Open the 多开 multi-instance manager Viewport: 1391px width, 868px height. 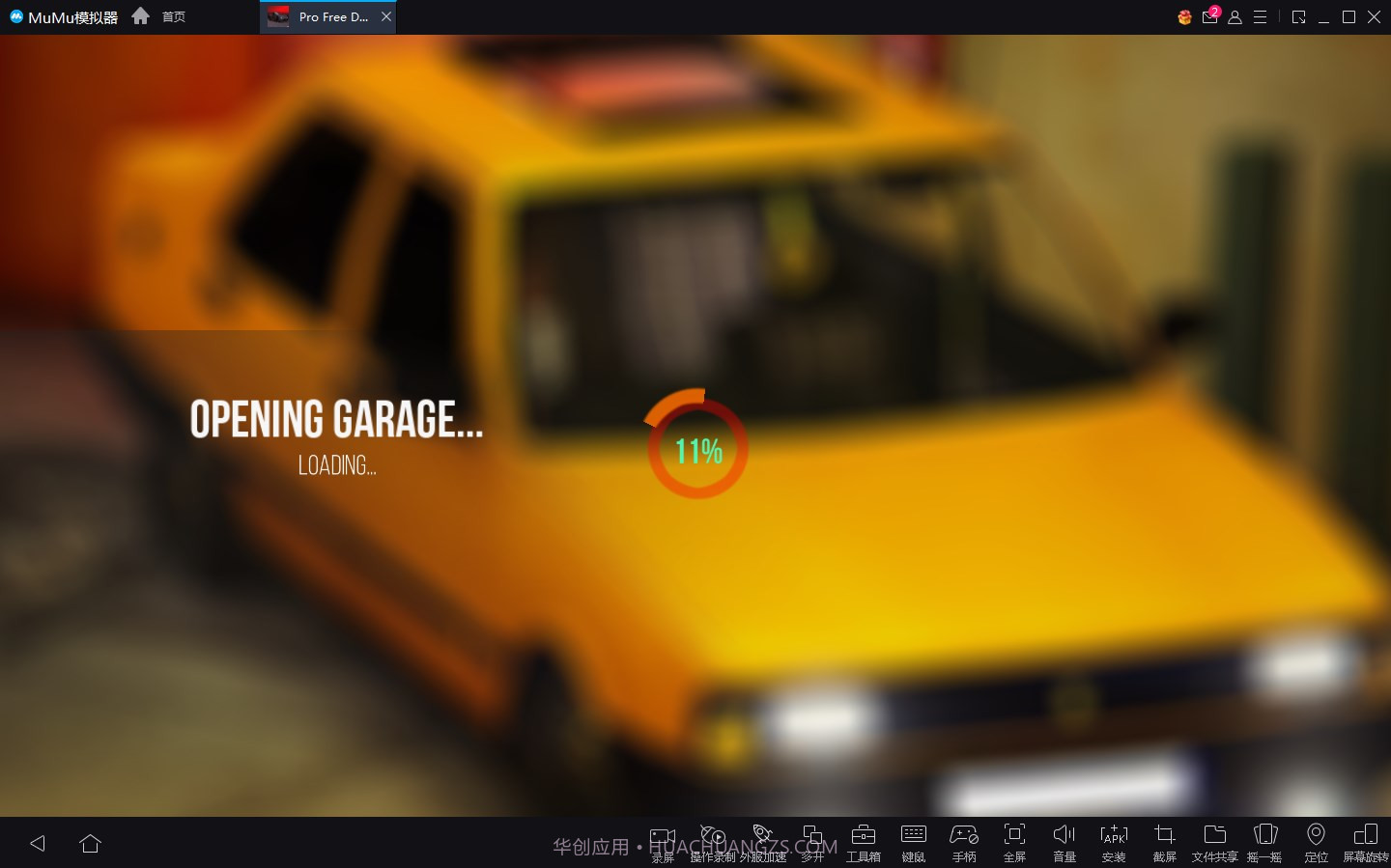click(x=812, y=838)
